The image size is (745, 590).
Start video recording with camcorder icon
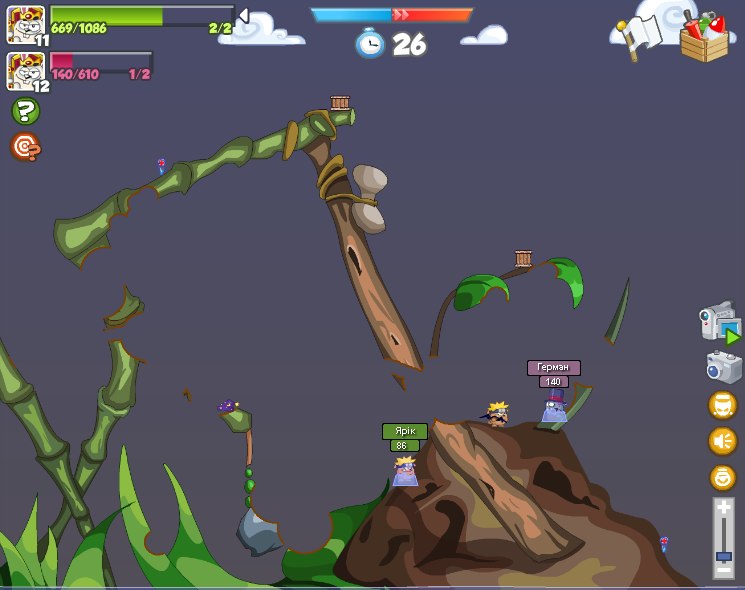[x=719, y=323]
